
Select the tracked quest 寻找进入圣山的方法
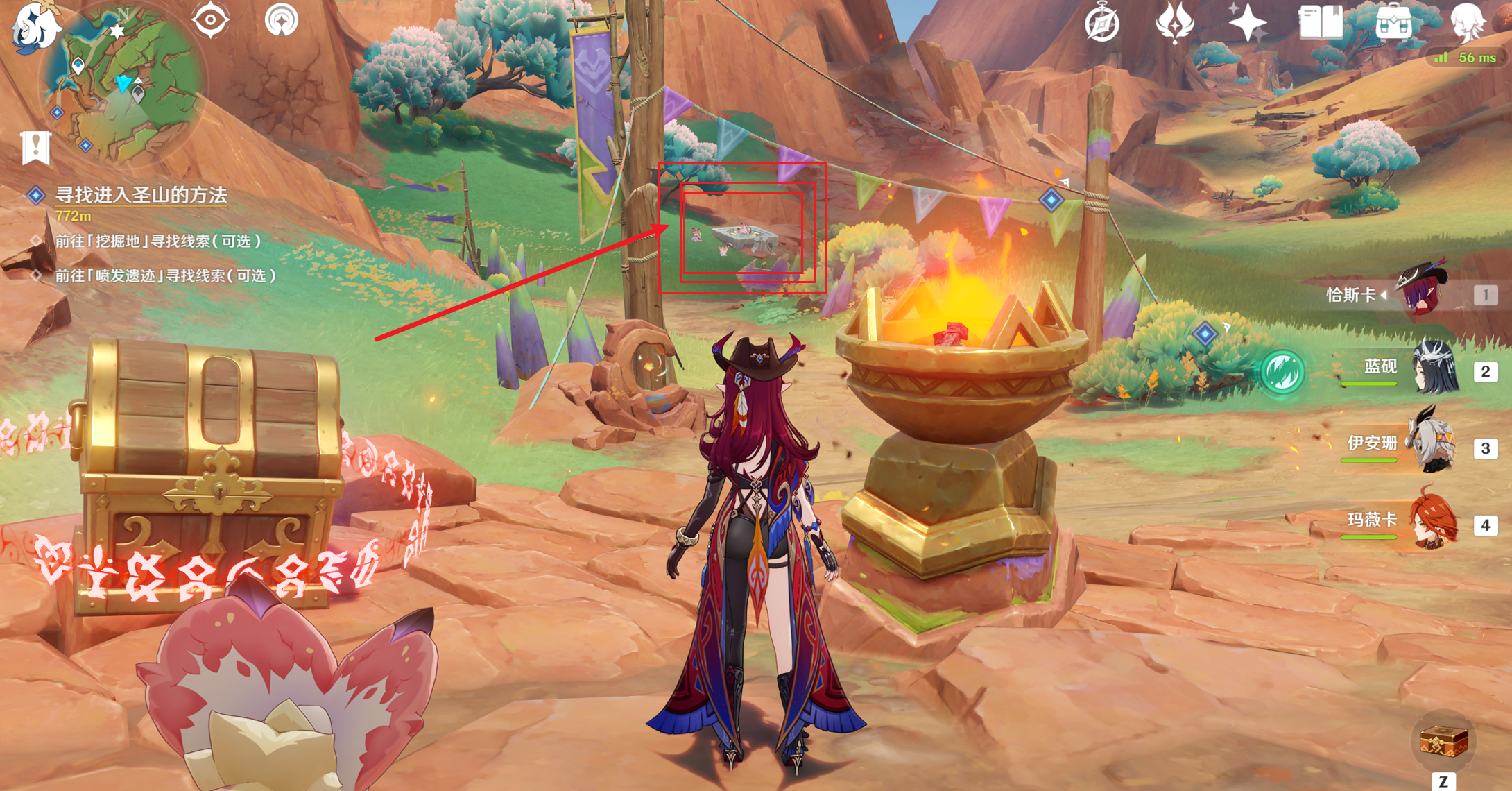tap(141, 195)
